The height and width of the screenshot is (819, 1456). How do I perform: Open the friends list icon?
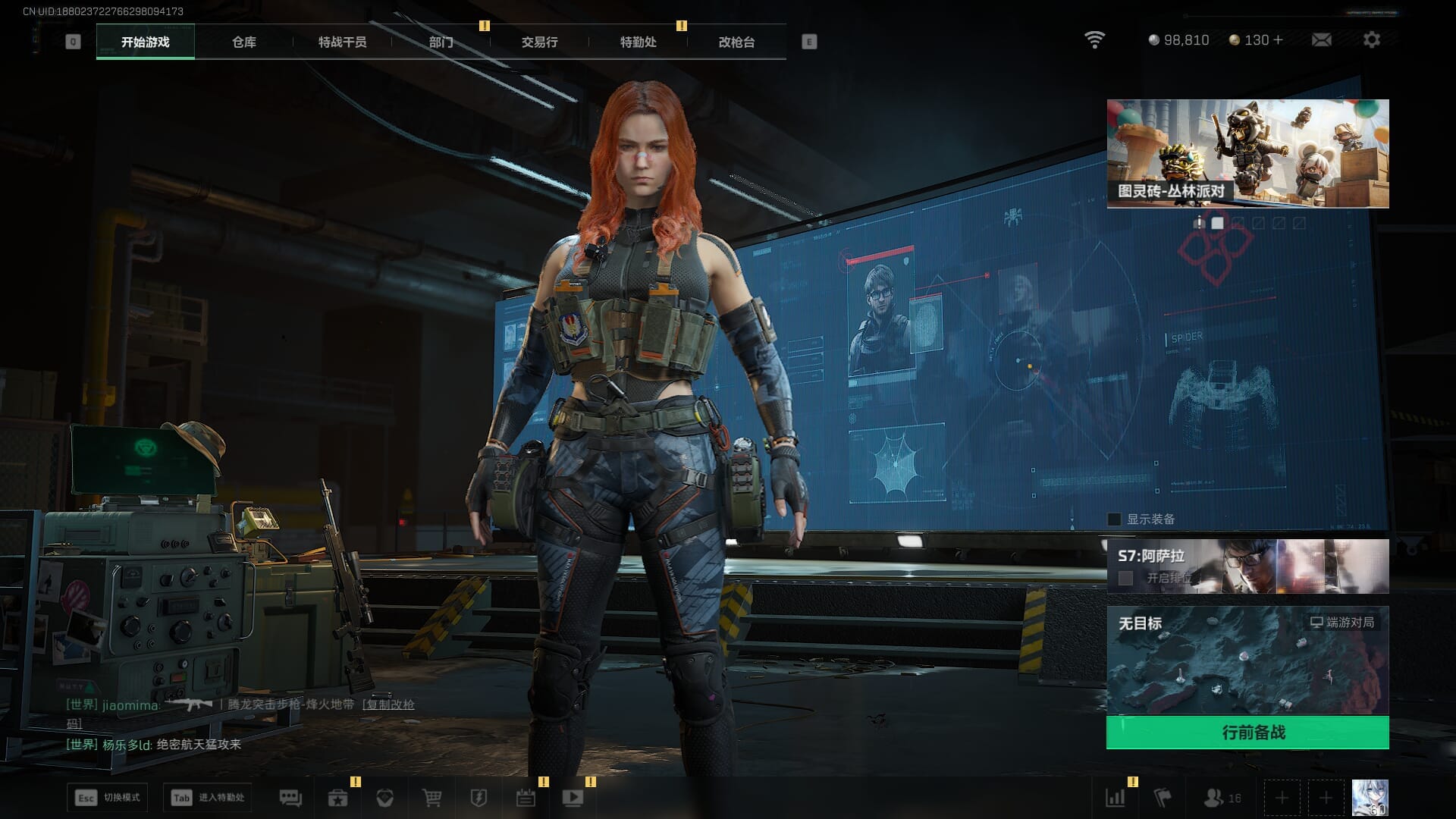[1221, 798]
